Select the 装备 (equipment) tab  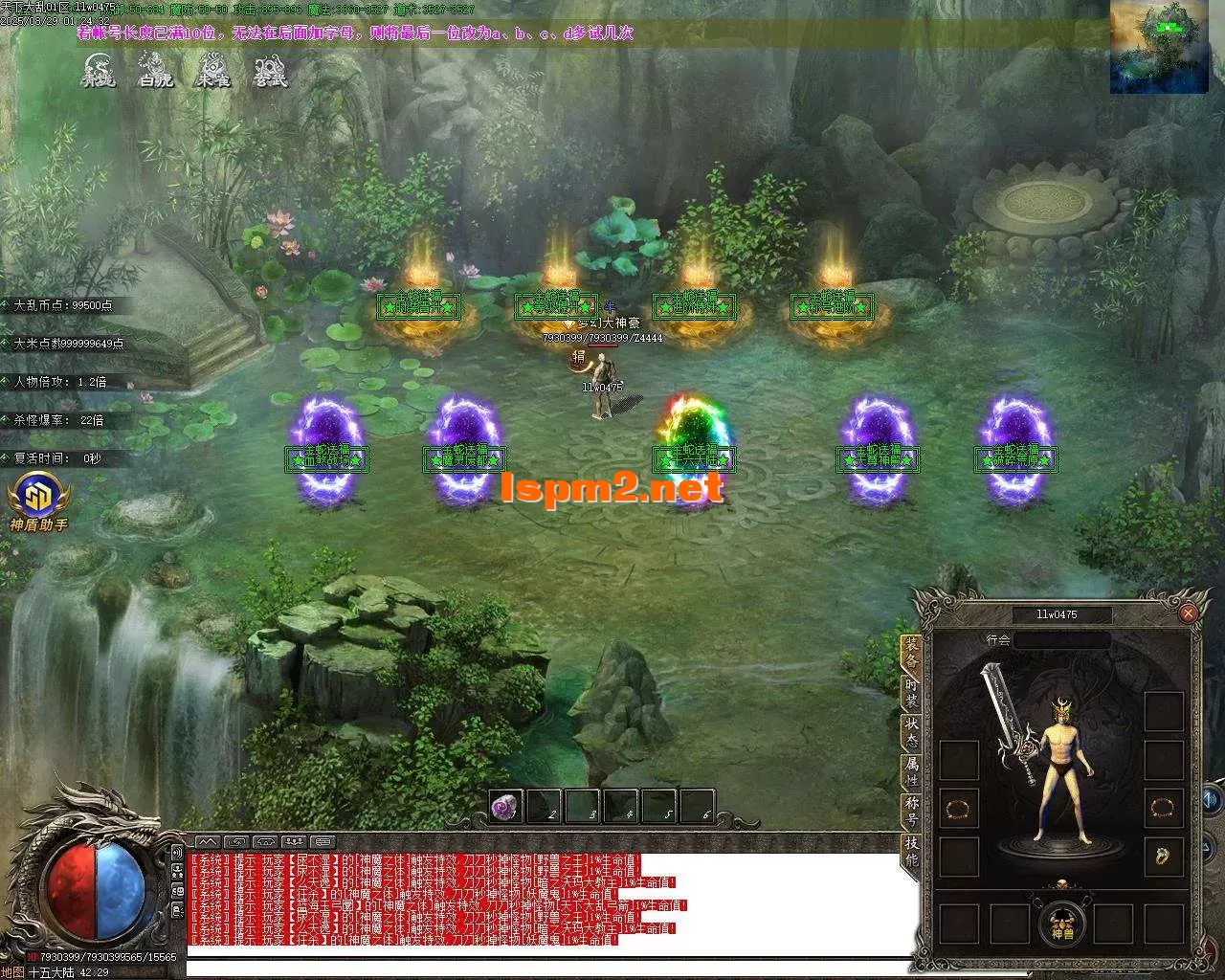[911, 653]
